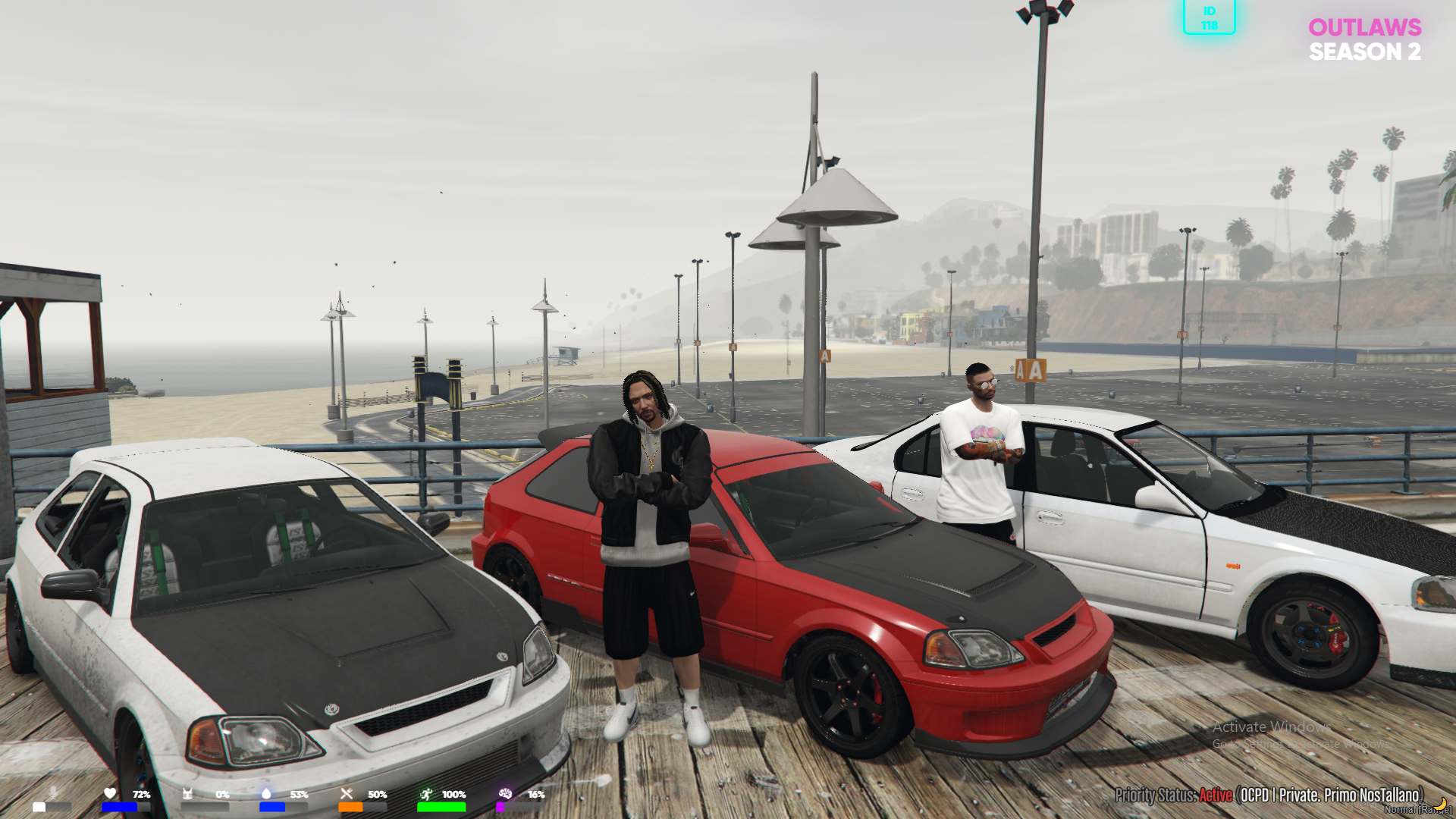
Task: Click the microphone voice icon
Action: click(x=52, y=792)
